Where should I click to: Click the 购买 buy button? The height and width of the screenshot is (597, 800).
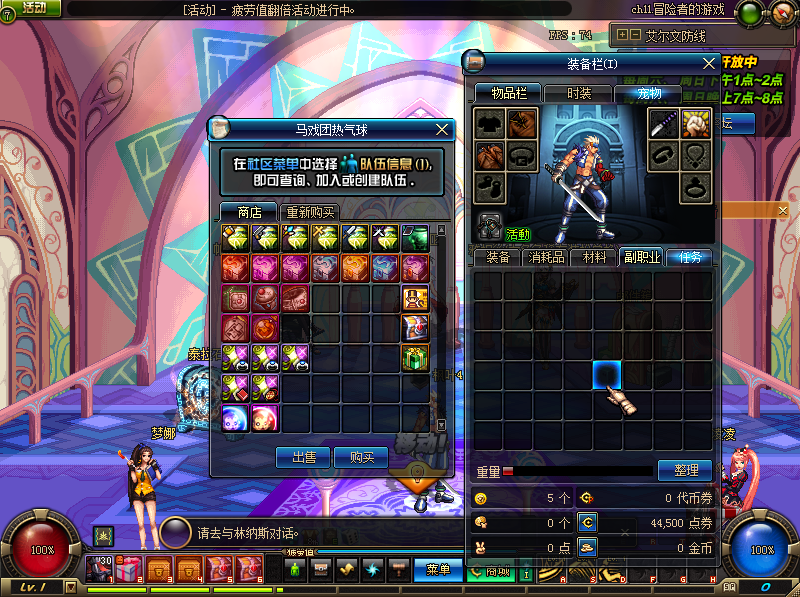coord(361,457)
